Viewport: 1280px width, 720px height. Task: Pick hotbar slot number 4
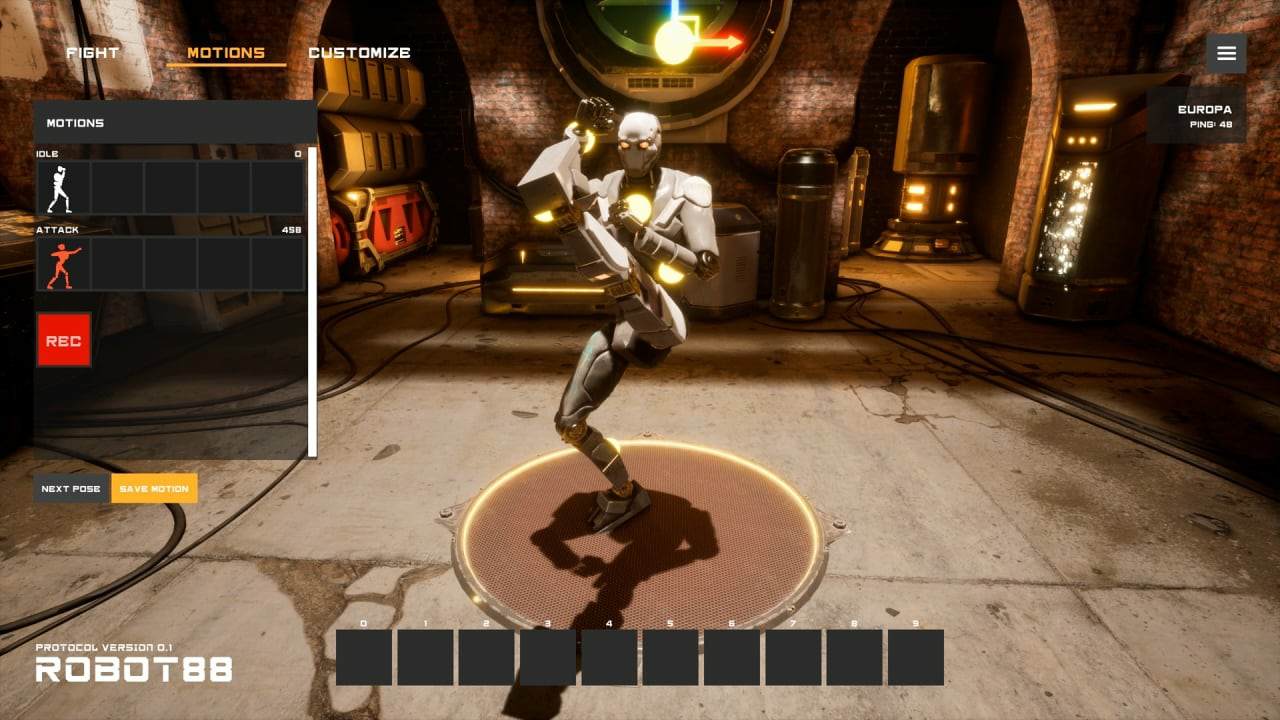point(609,657)
